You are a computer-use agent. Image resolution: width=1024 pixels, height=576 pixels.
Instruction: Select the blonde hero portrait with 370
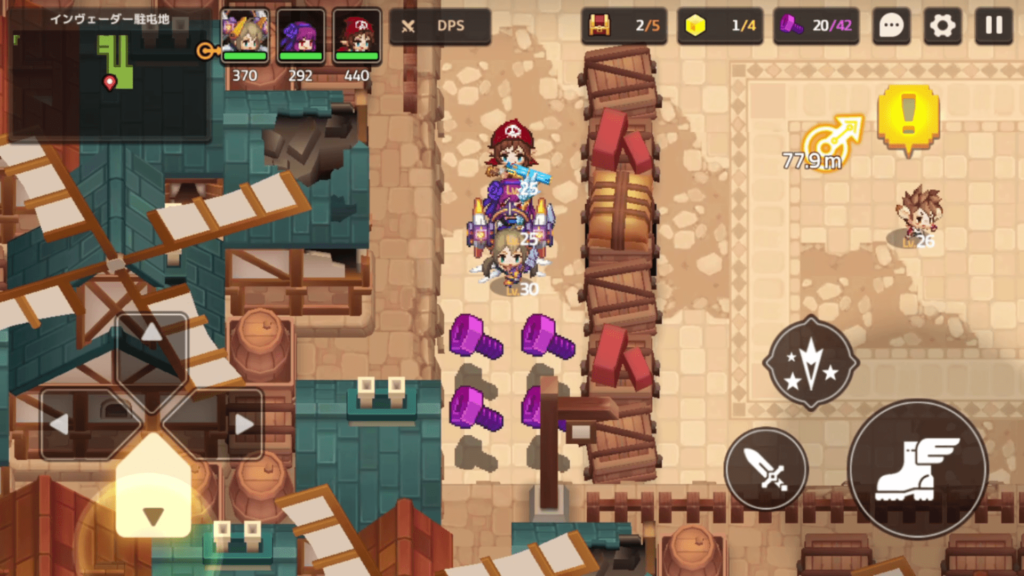tap(245, 35)
